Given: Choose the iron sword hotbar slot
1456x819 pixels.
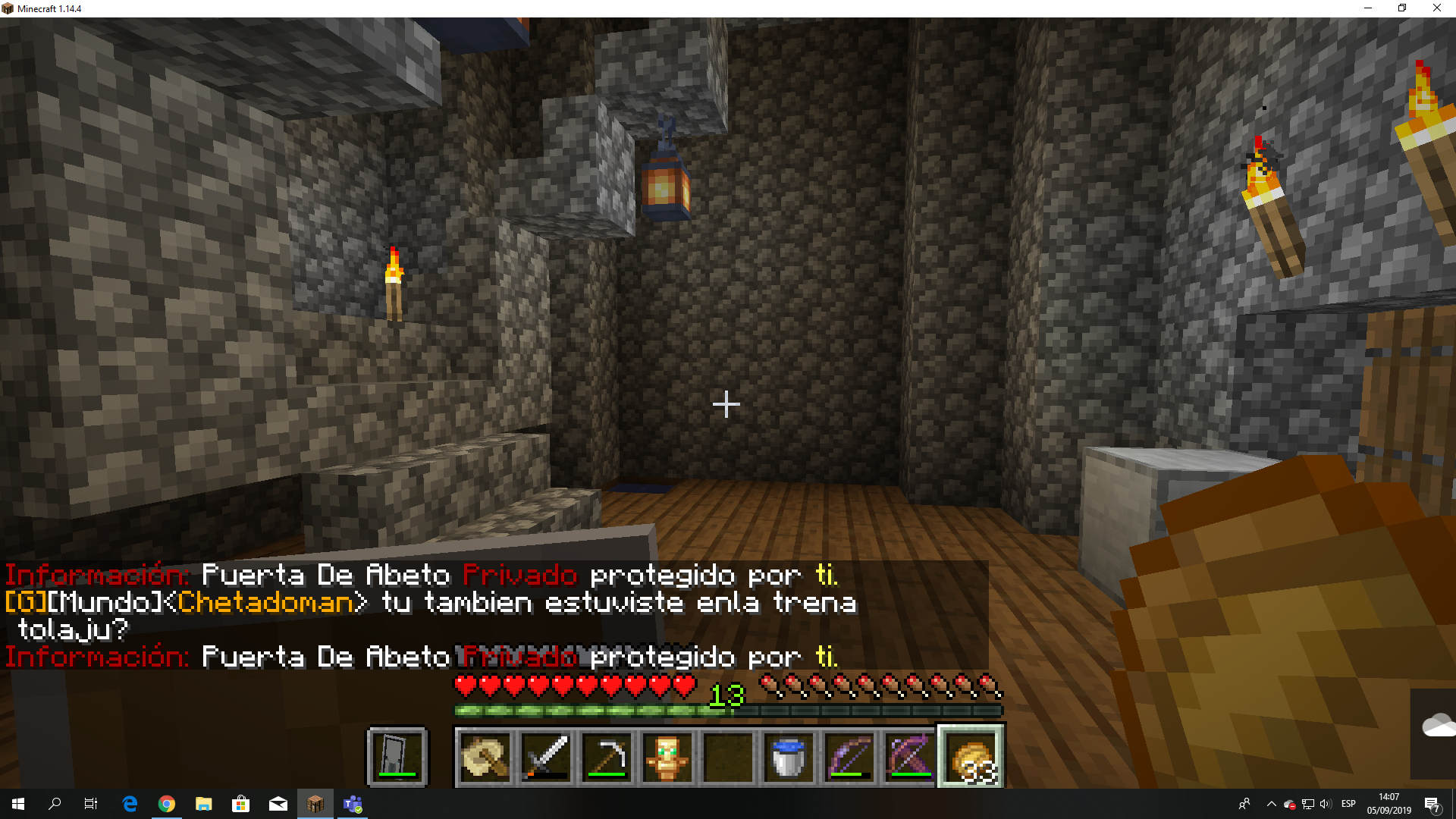Looking at the screenshot, I should coord(546,756).
